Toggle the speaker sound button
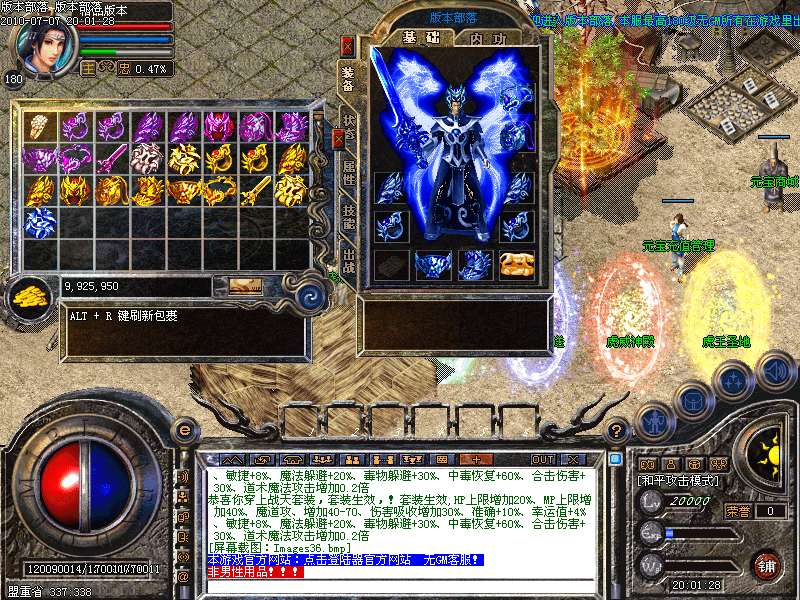 pos(774,372)
